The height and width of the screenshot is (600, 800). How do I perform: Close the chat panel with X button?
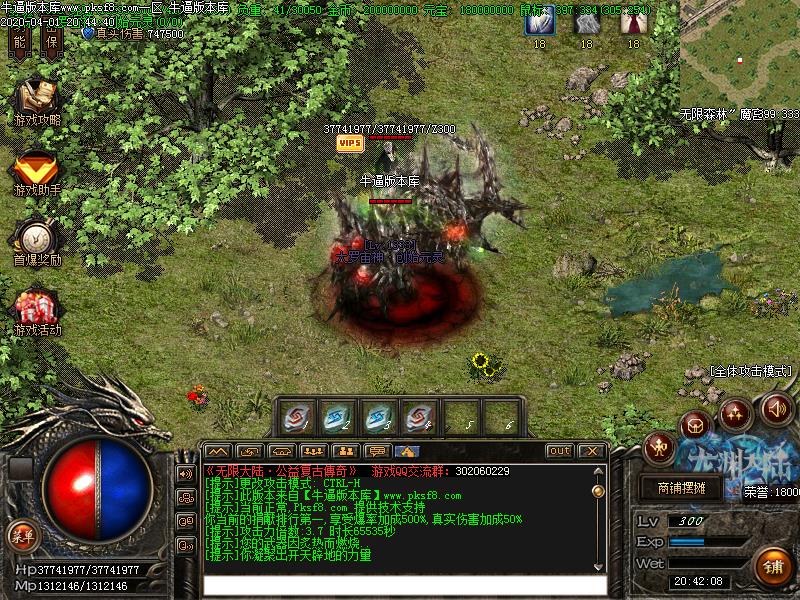pos(591,451)
